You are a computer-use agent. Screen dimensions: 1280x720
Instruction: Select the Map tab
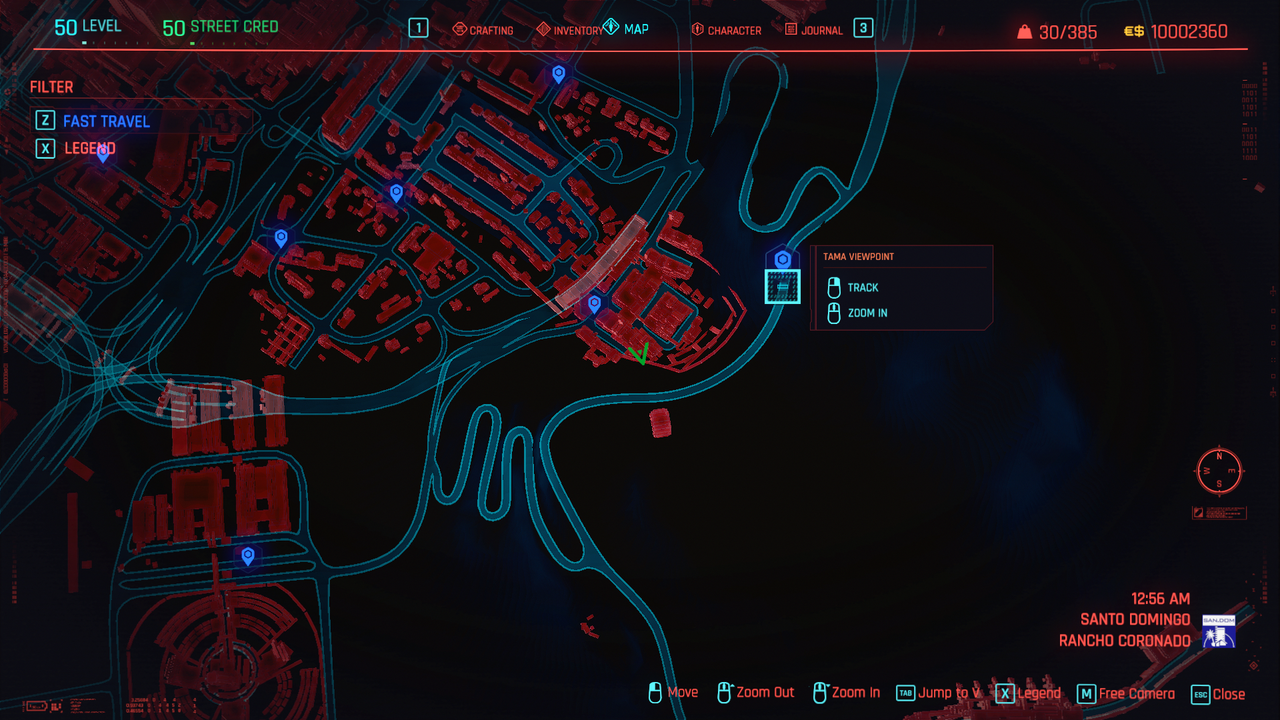tap(626, 29)
